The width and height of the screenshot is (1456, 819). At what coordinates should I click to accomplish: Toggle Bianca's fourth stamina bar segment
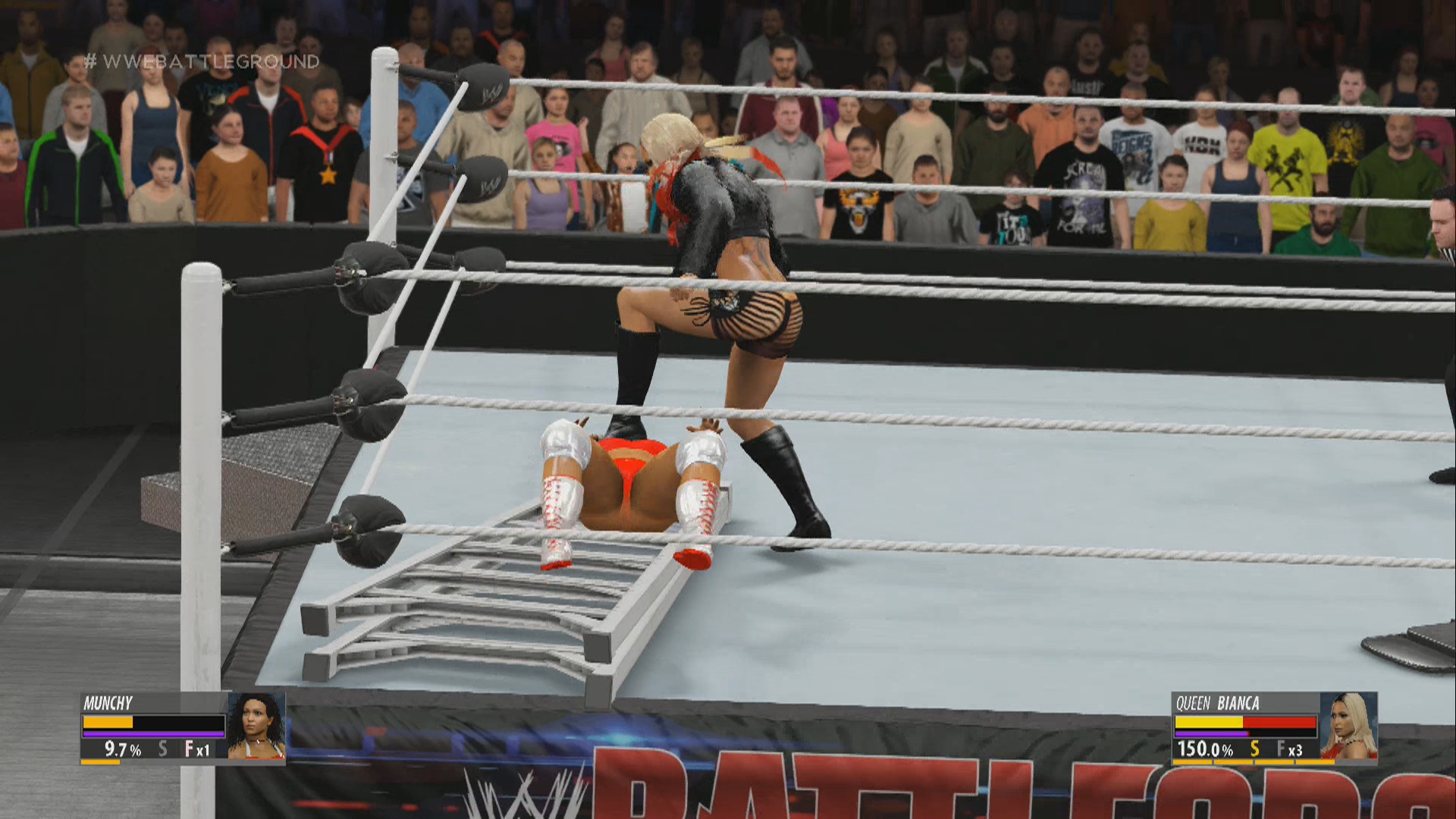(x=1316, y=762)
